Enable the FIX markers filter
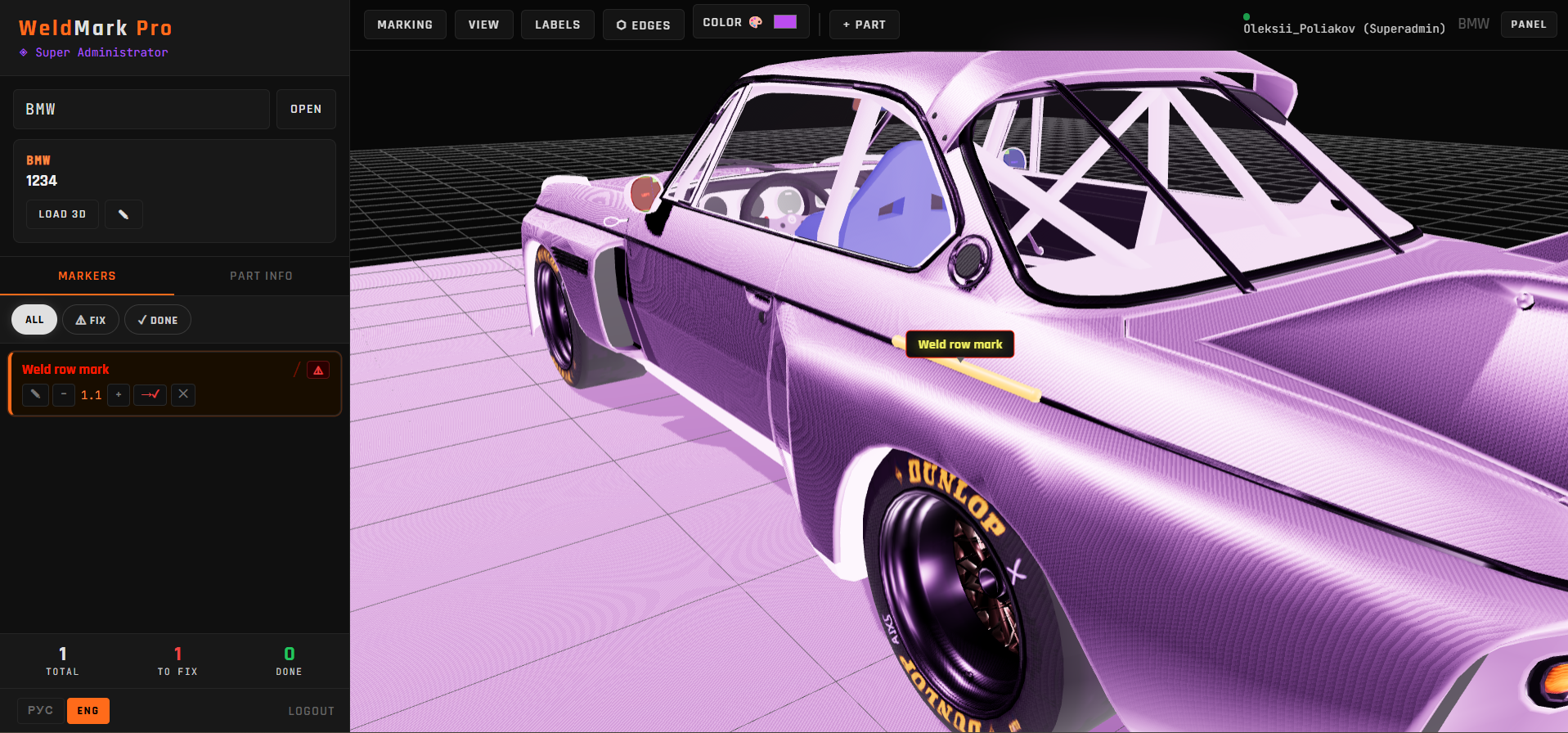The height and width of the screenshot is (733, 1568). pyautogui.click(x=90, y=319)
